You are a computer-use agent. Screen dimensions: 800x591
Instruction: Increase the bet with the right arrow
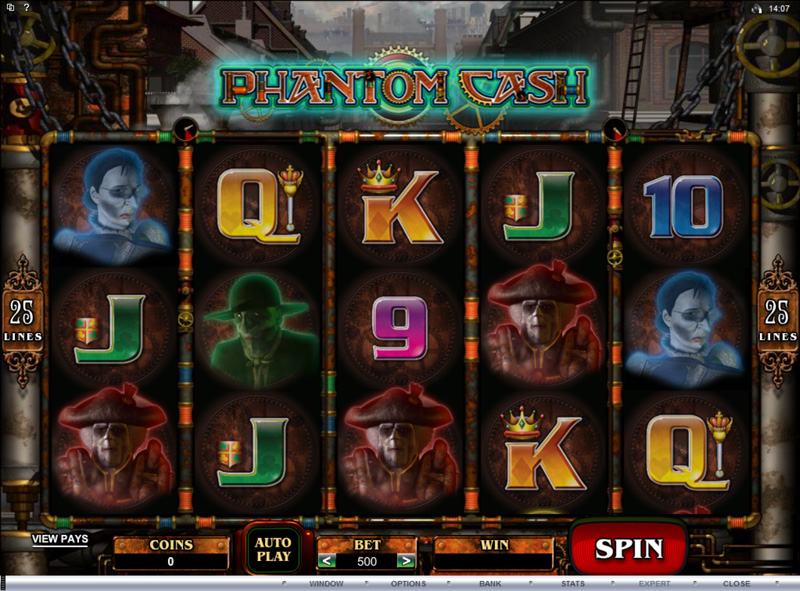click(405, 561)
